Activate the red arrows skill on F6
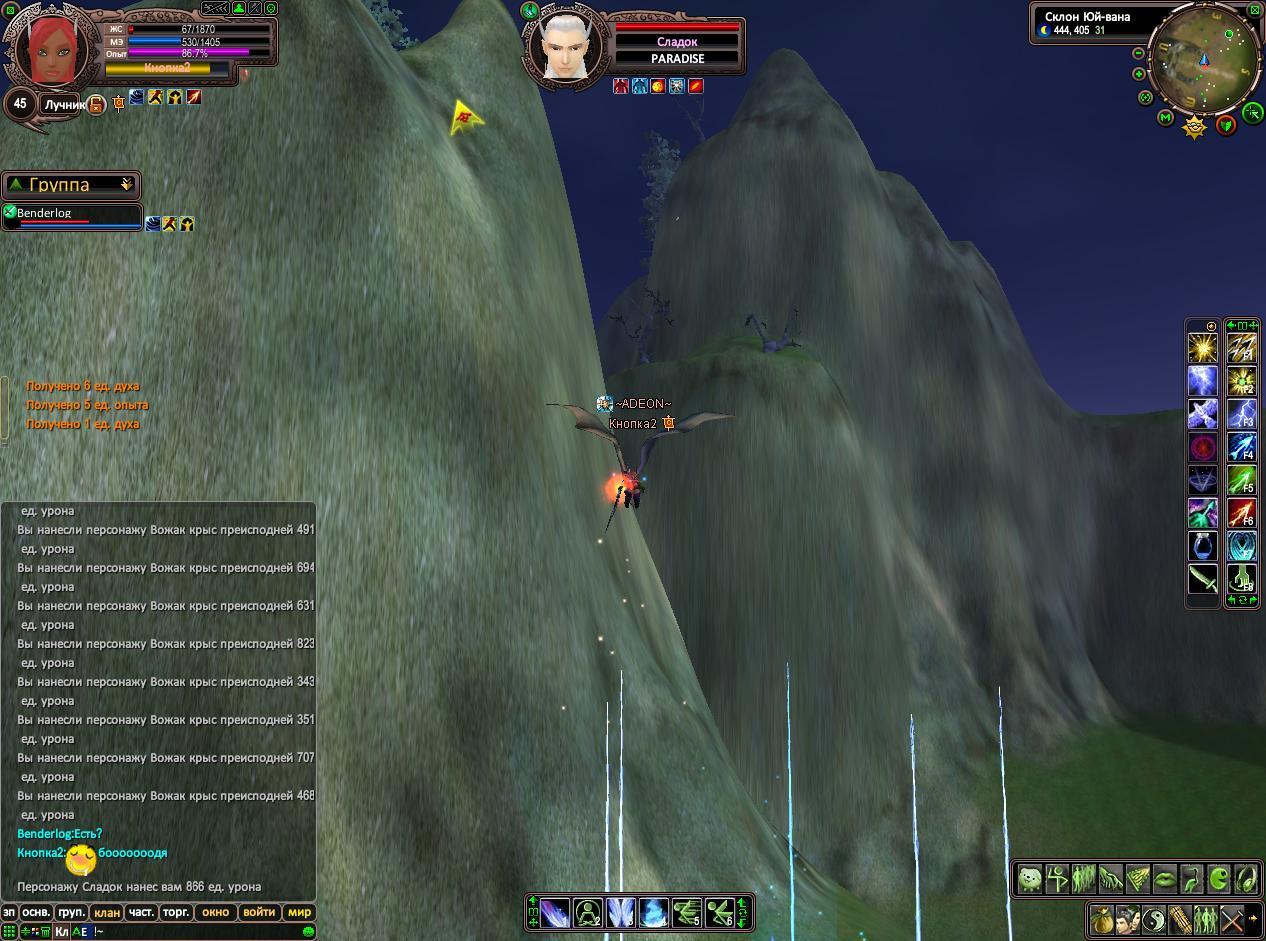Image resolution: width=1266 pixels, height=941 pixels. click(1241, 514)
